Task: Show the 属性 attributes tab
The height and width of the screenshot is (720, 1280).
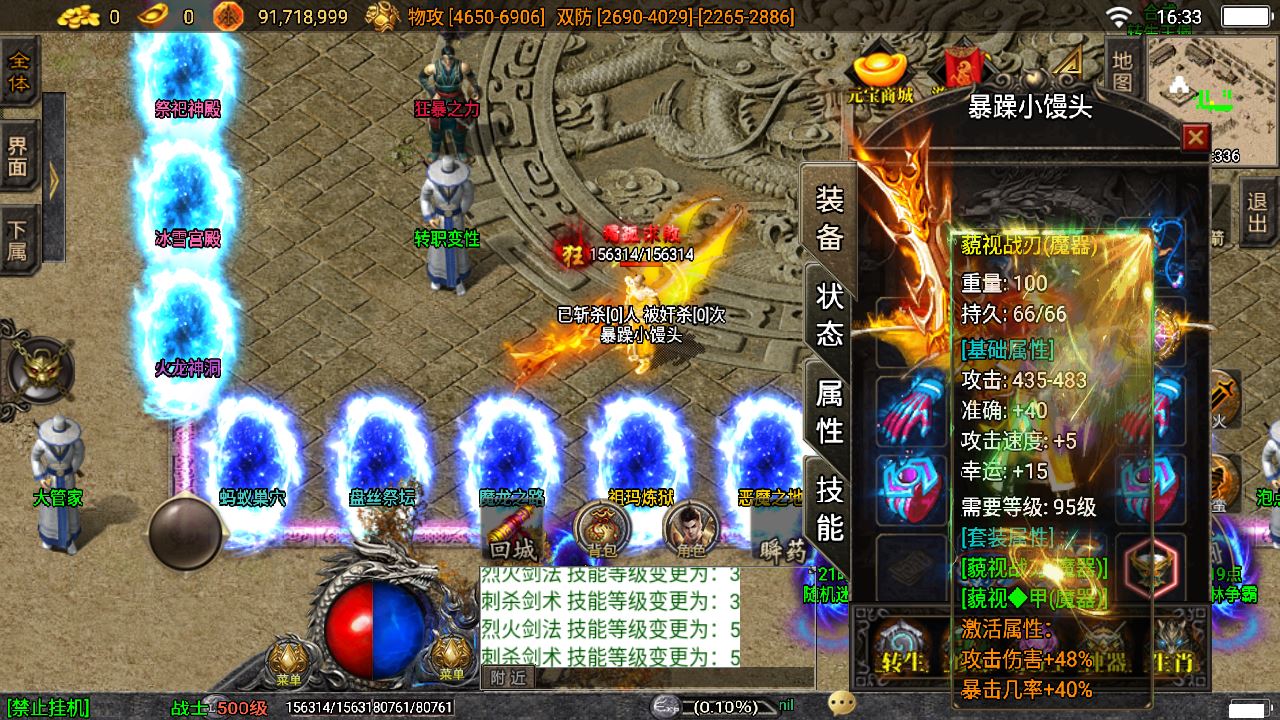Action: tap(829, 410)
